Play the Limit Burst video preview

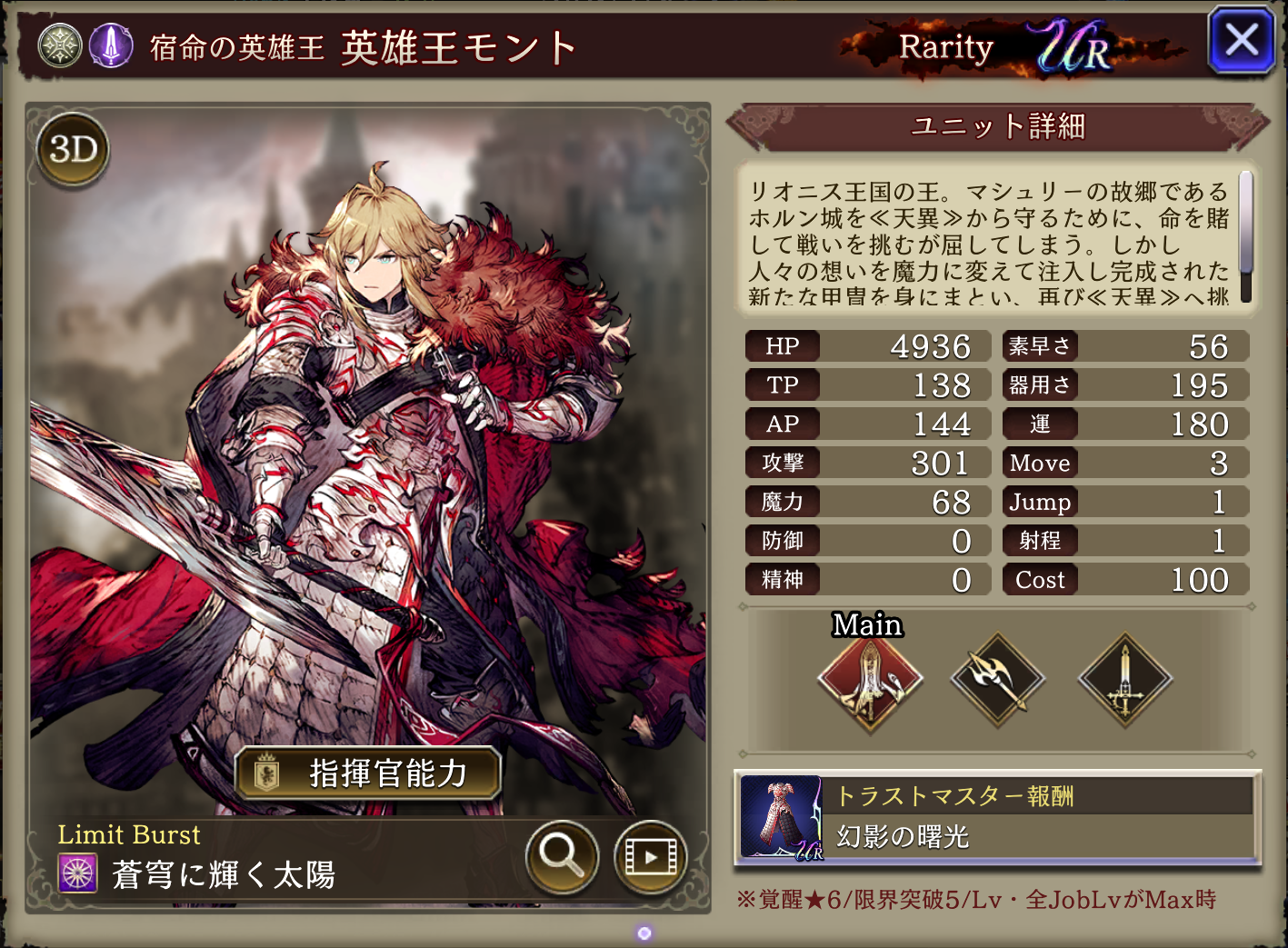pos(650,855)
